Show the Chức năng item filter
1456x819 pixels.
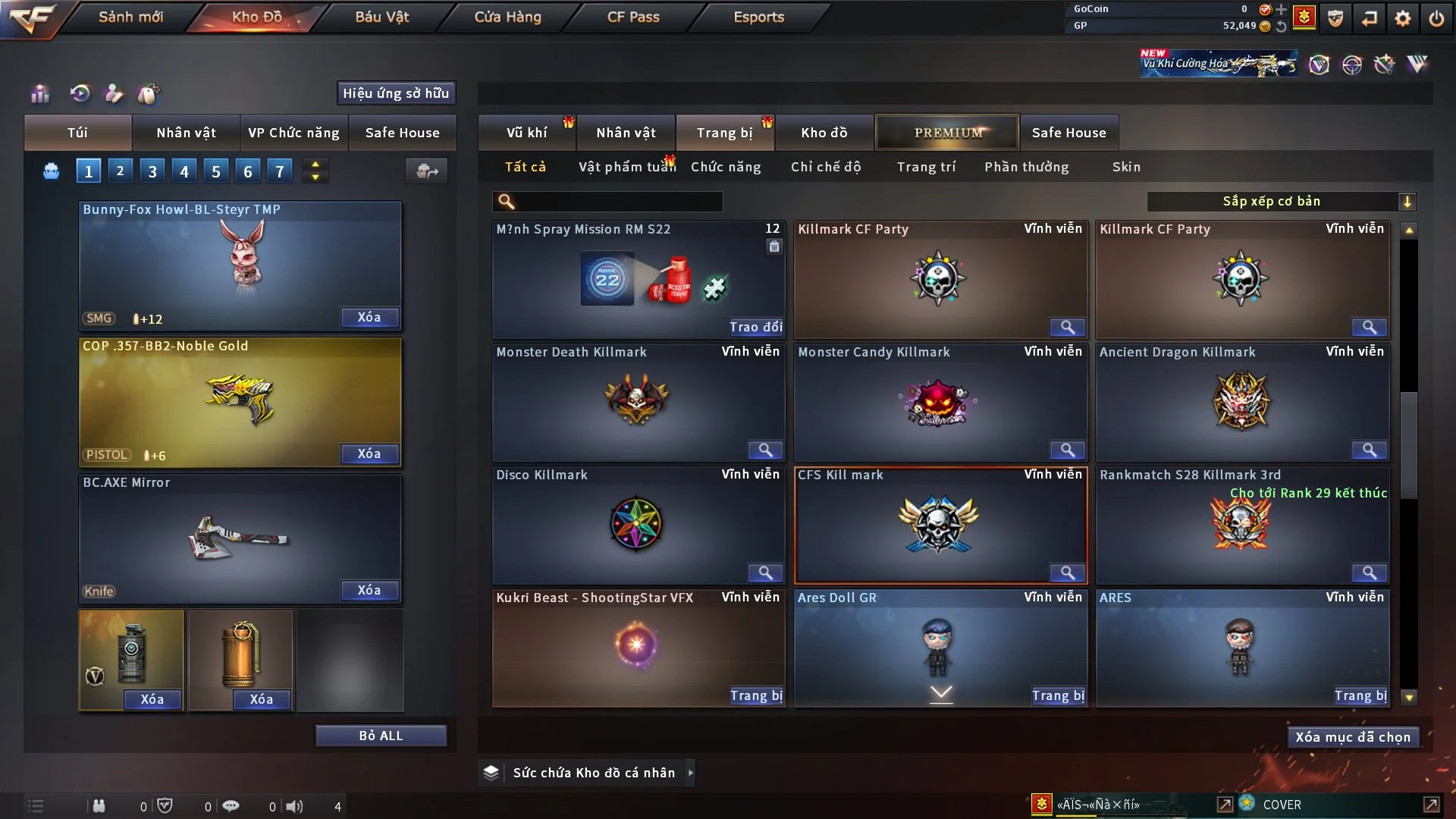pyautogui.click(x=726, y=167)
